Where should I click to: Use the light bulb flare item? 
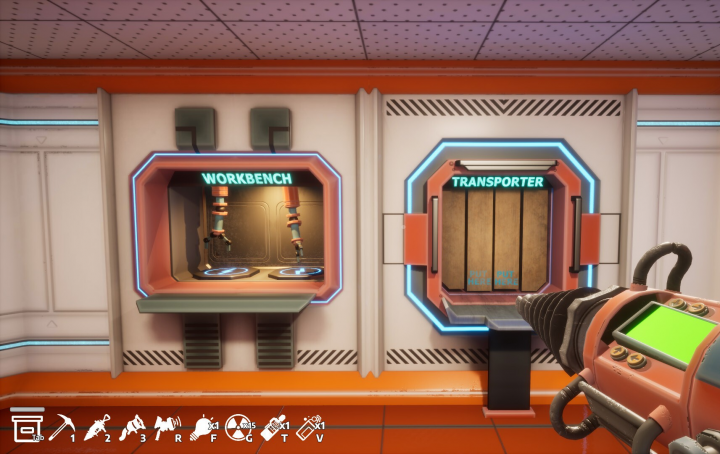pyautogui.click(x=204, y=428)
